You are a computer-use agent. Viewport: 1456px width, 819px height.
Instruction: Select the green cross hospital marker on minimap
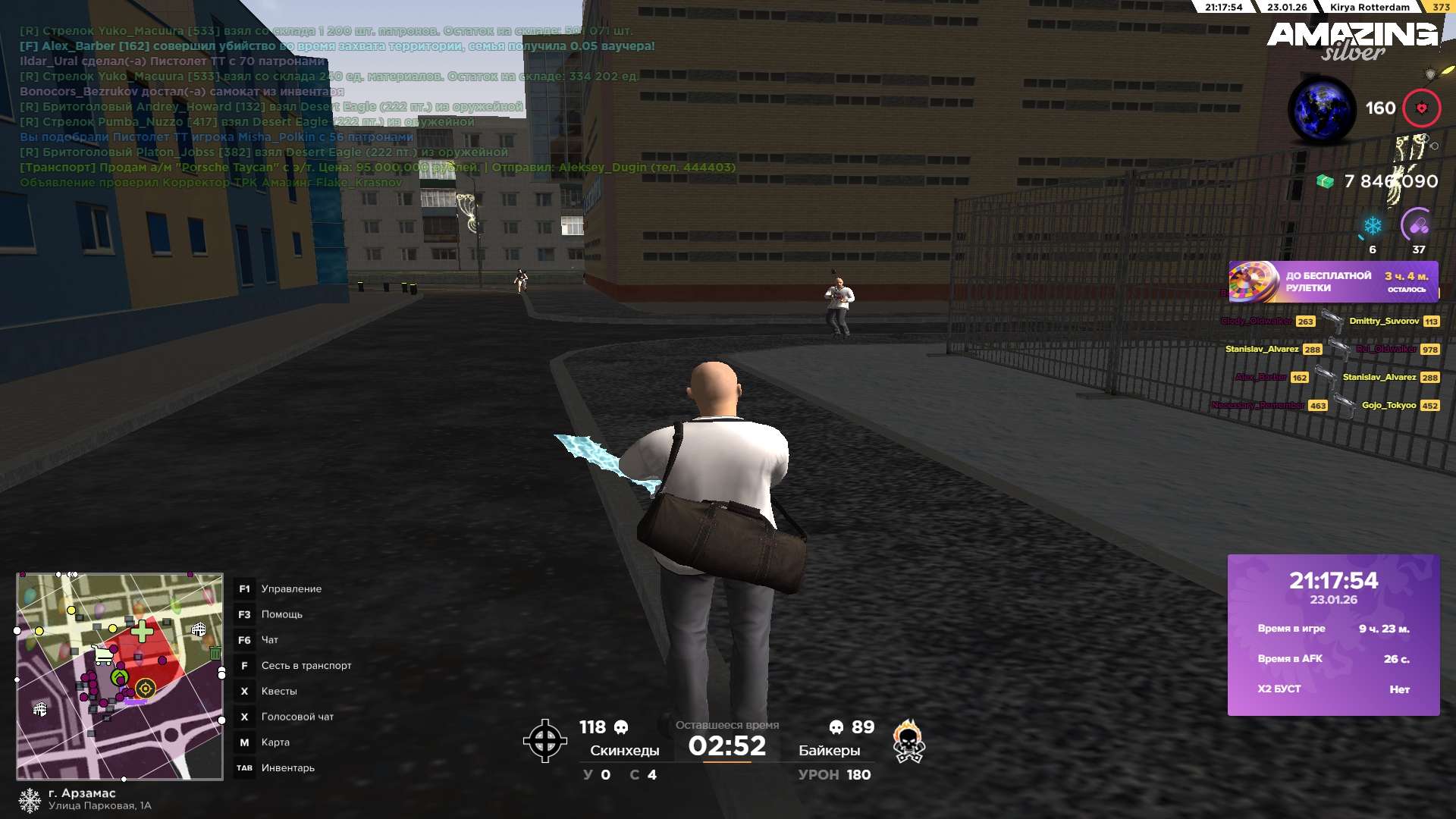tap(142, 631)
